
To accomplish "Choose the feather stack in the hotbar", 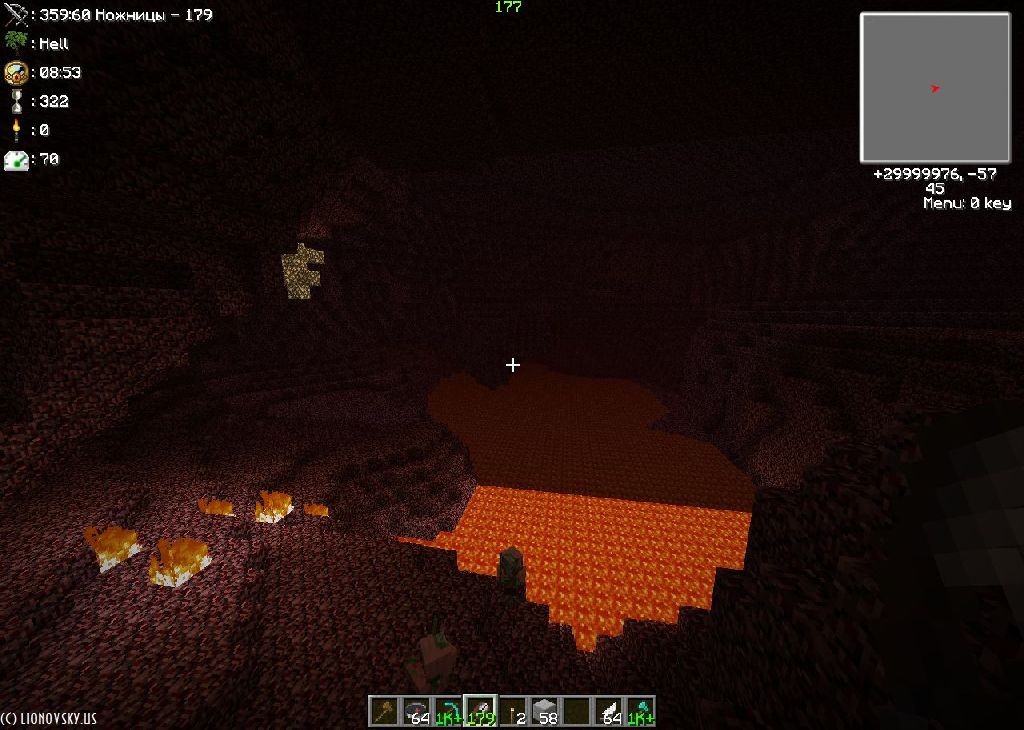I will point(608,711).
